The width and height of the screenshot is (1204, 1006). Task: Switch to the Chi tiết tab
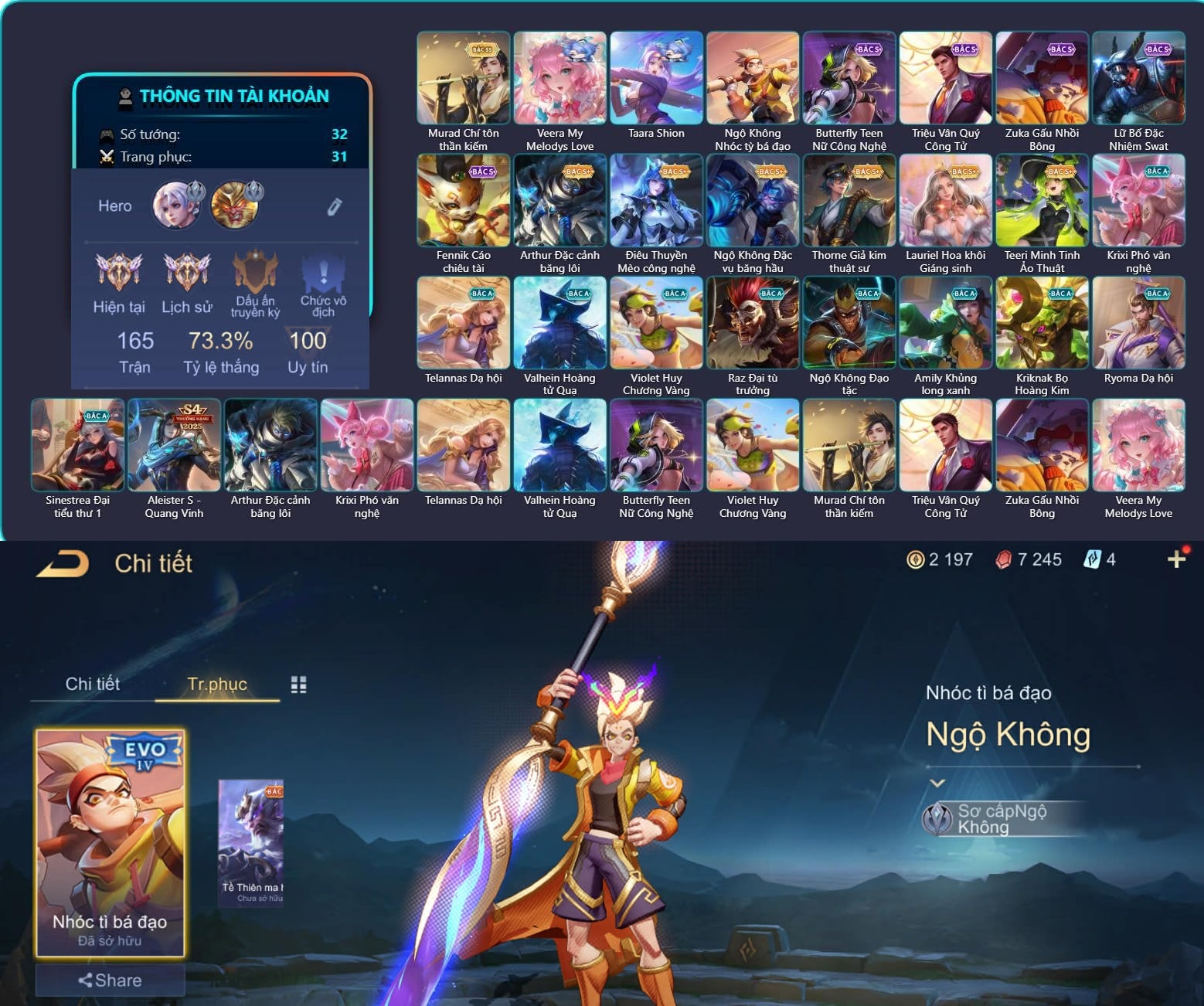[x=93, y=684]
